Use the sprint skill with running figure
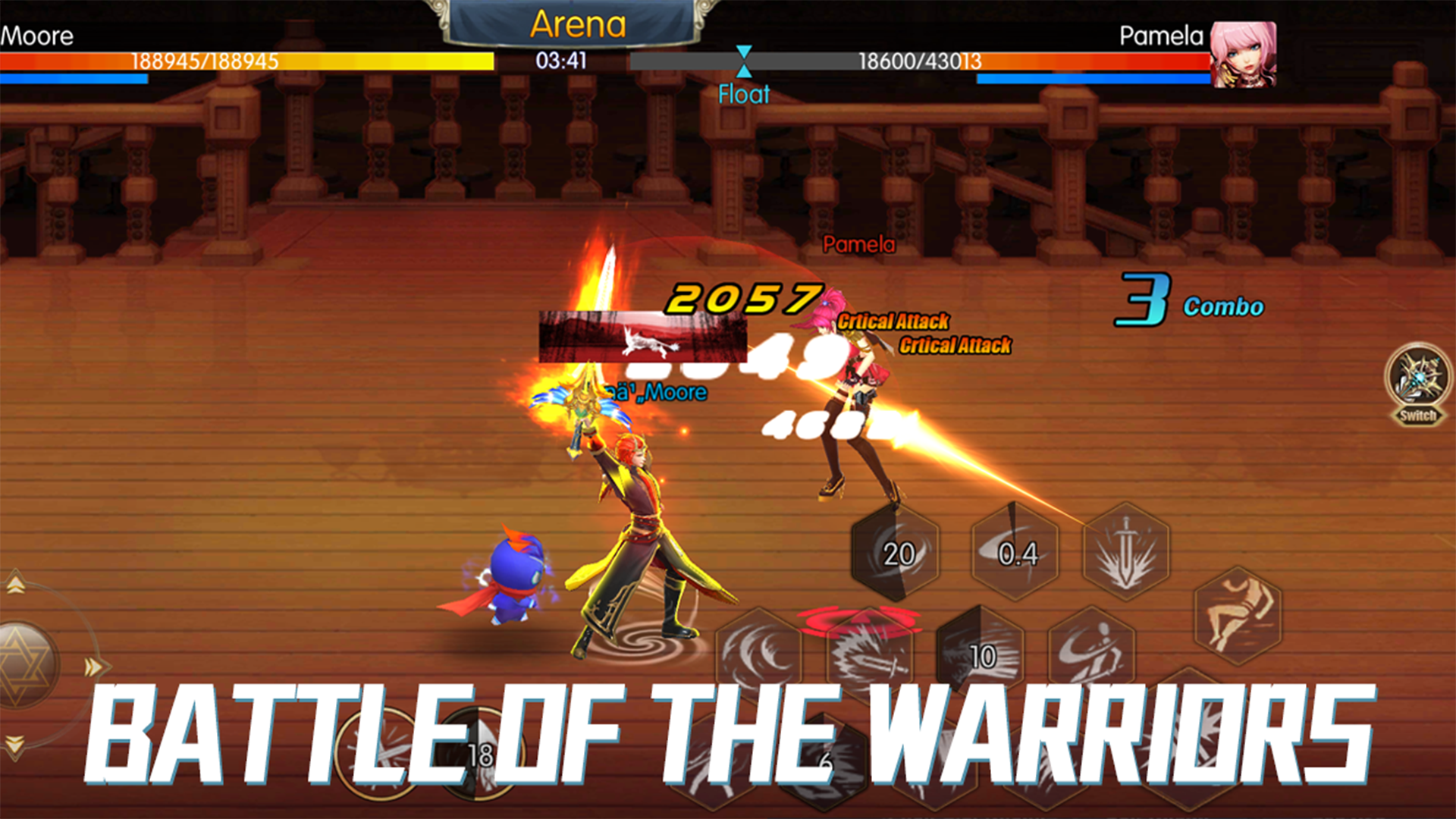The width and height of the screenshot is (1456, 819). [1238, 614]
